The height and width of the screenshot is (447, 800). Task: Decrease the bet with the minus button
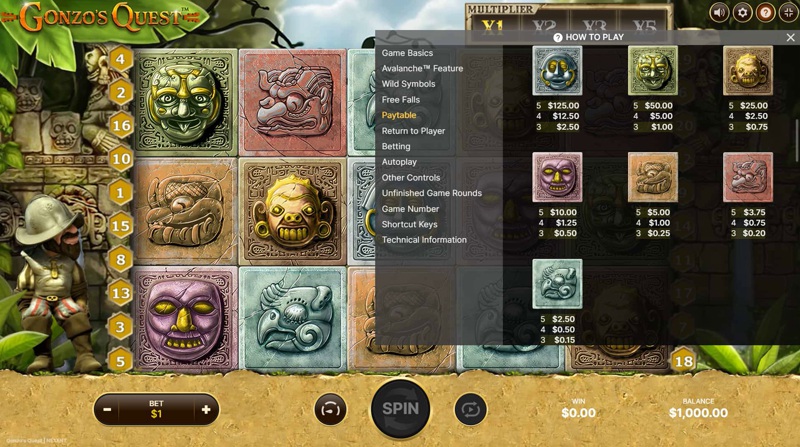pyautogui.click(x=107, y=409)
